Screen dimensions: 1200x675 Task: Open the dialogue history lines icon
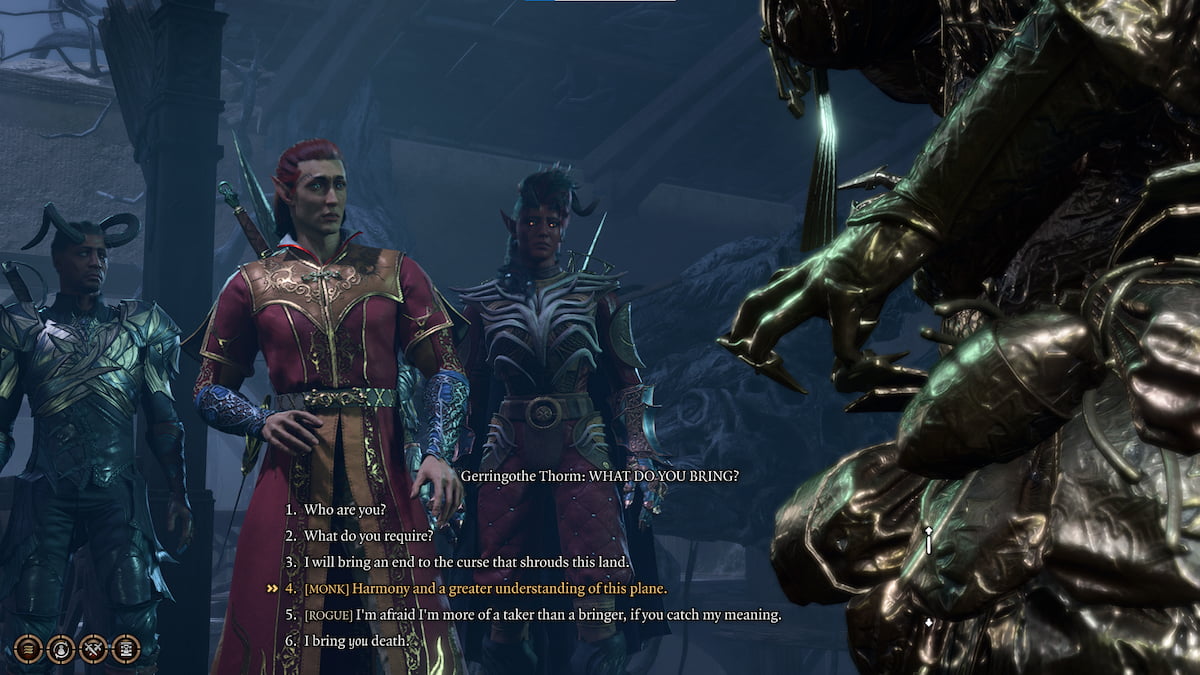[x=28, y=649]
